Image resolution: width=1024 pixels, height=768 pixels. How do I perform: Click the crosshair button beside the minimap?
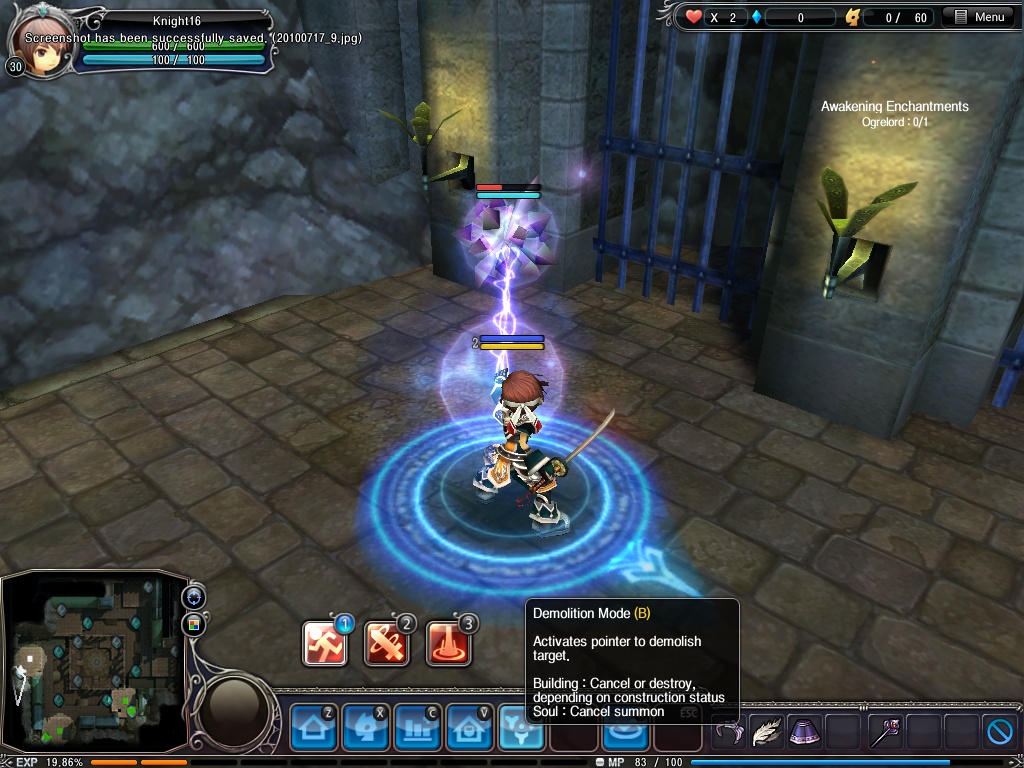coord(193,597)
